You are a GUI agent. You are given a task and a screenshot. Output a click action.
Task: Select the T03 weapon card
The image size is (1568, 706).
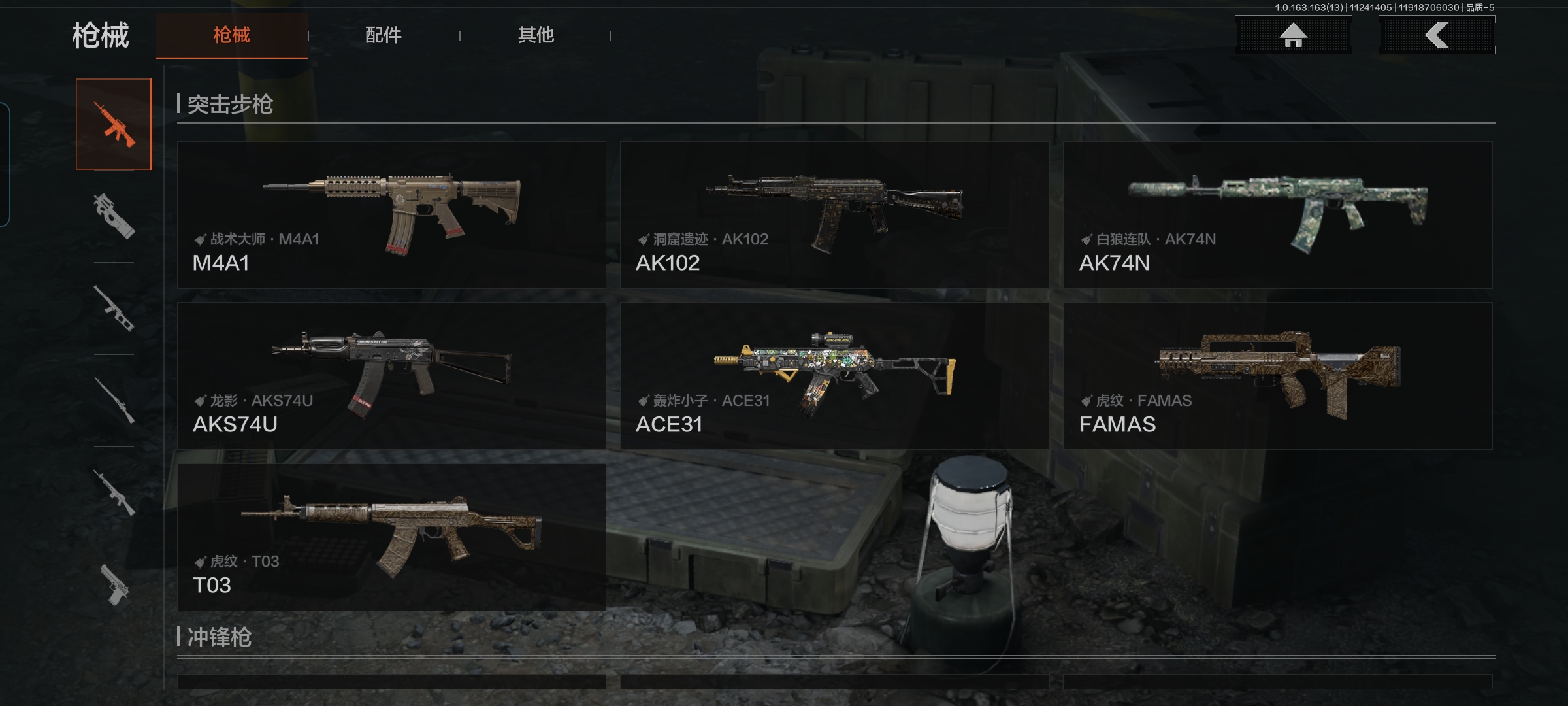(391, 537)
